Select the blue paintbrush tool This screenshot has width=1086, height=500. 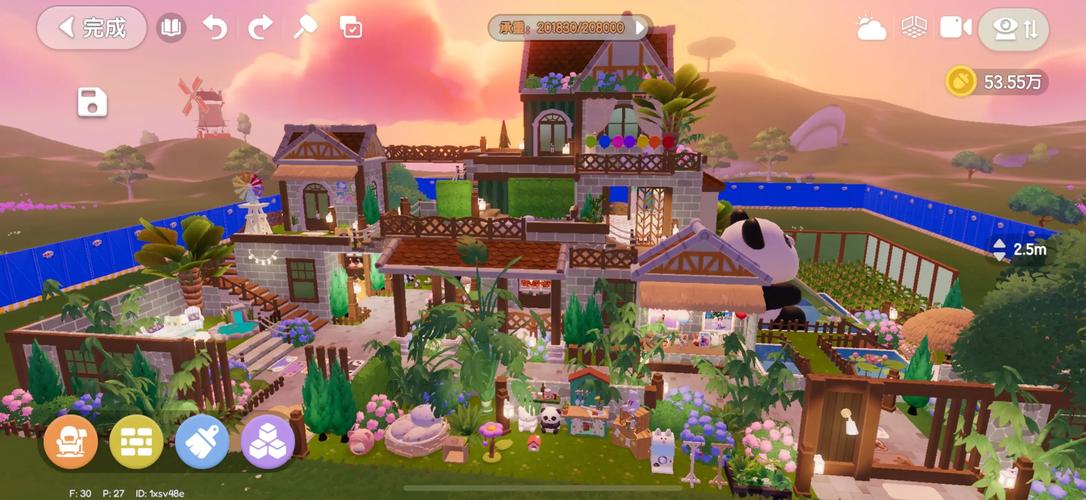tap(202, 442)
